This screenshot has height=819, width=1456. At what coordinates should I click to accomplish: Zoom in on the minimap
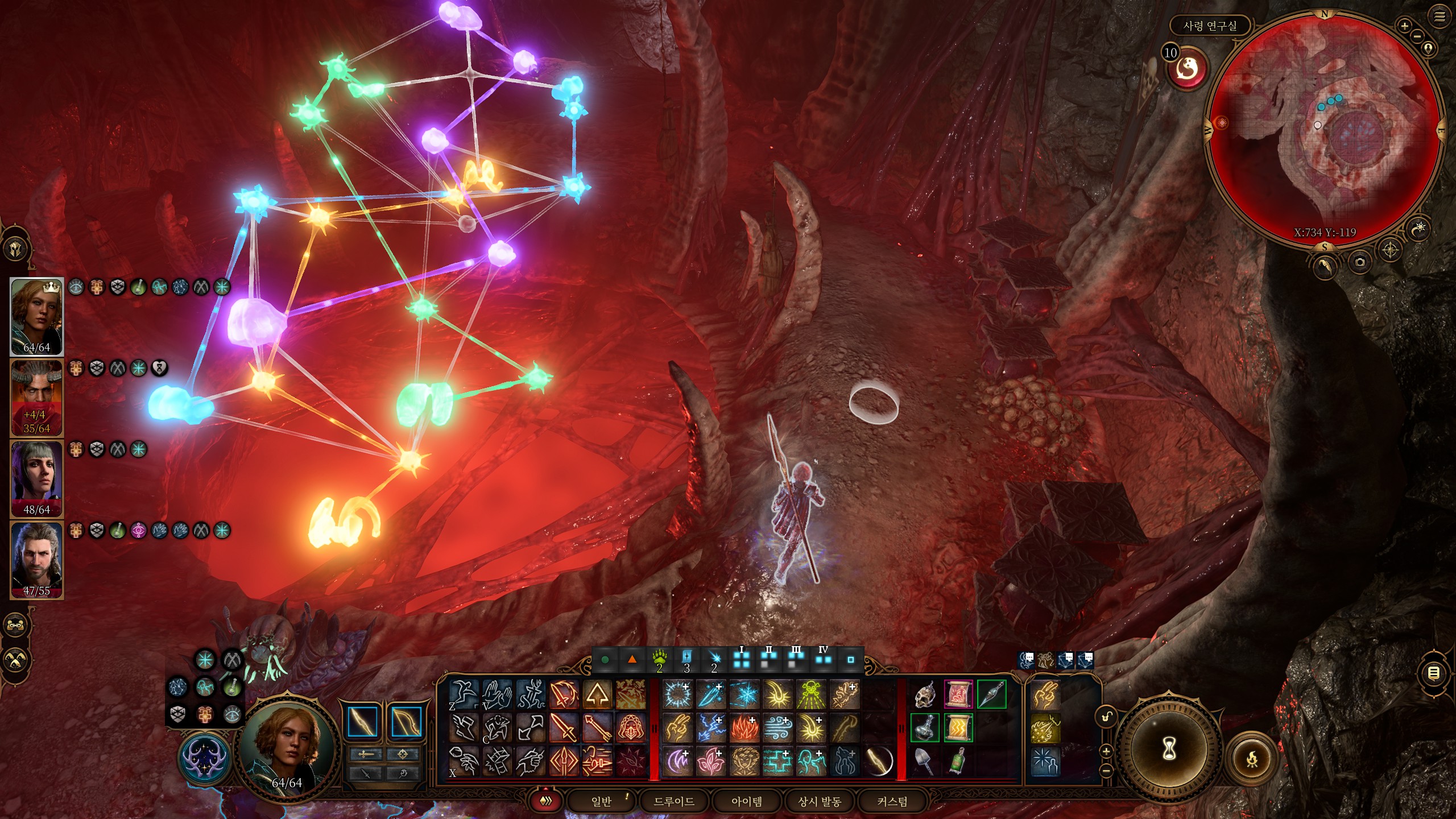tap(1404, 26)
